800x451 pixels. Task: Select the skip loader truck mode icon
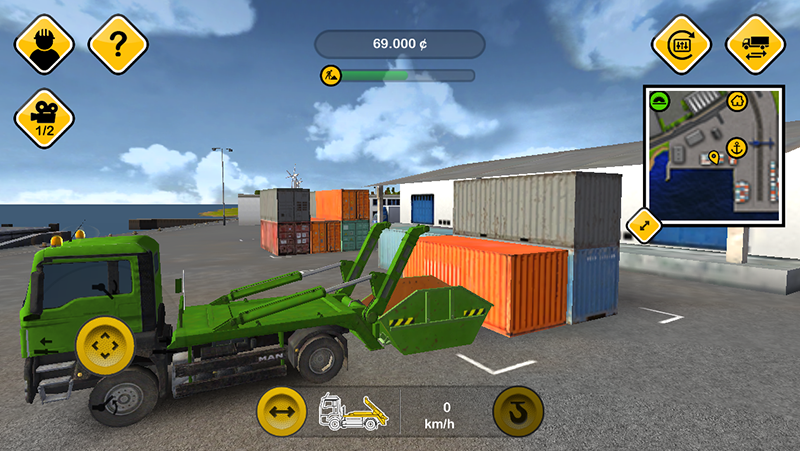(352, 411)
